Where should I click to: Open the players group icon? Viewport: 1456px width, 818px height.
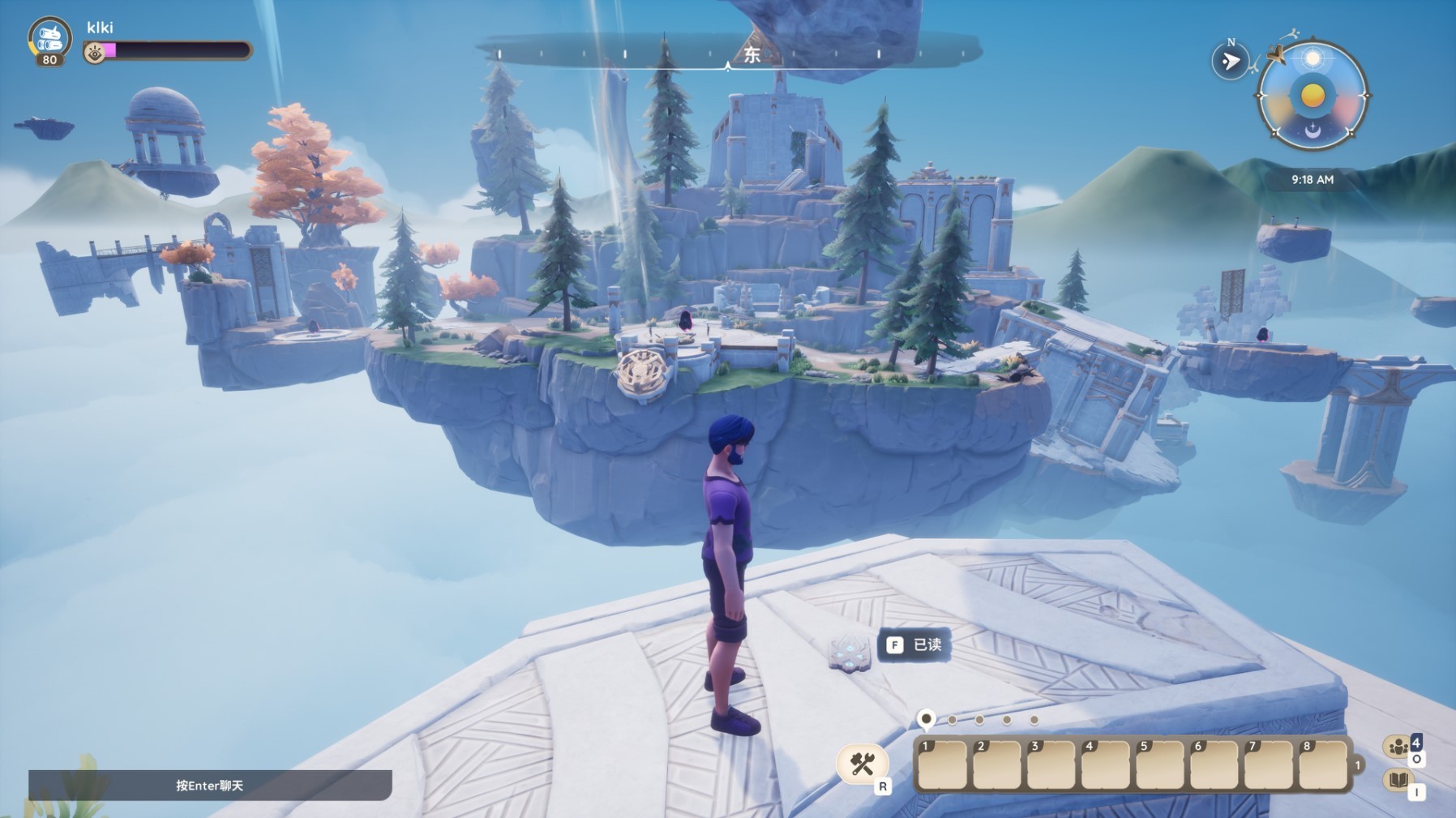point(1398,747)
